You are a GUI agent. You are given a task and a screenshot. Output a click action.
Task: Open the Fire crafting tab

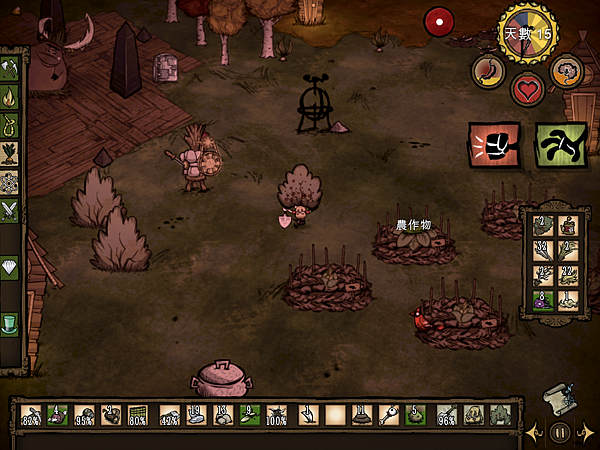pos(9,98)
